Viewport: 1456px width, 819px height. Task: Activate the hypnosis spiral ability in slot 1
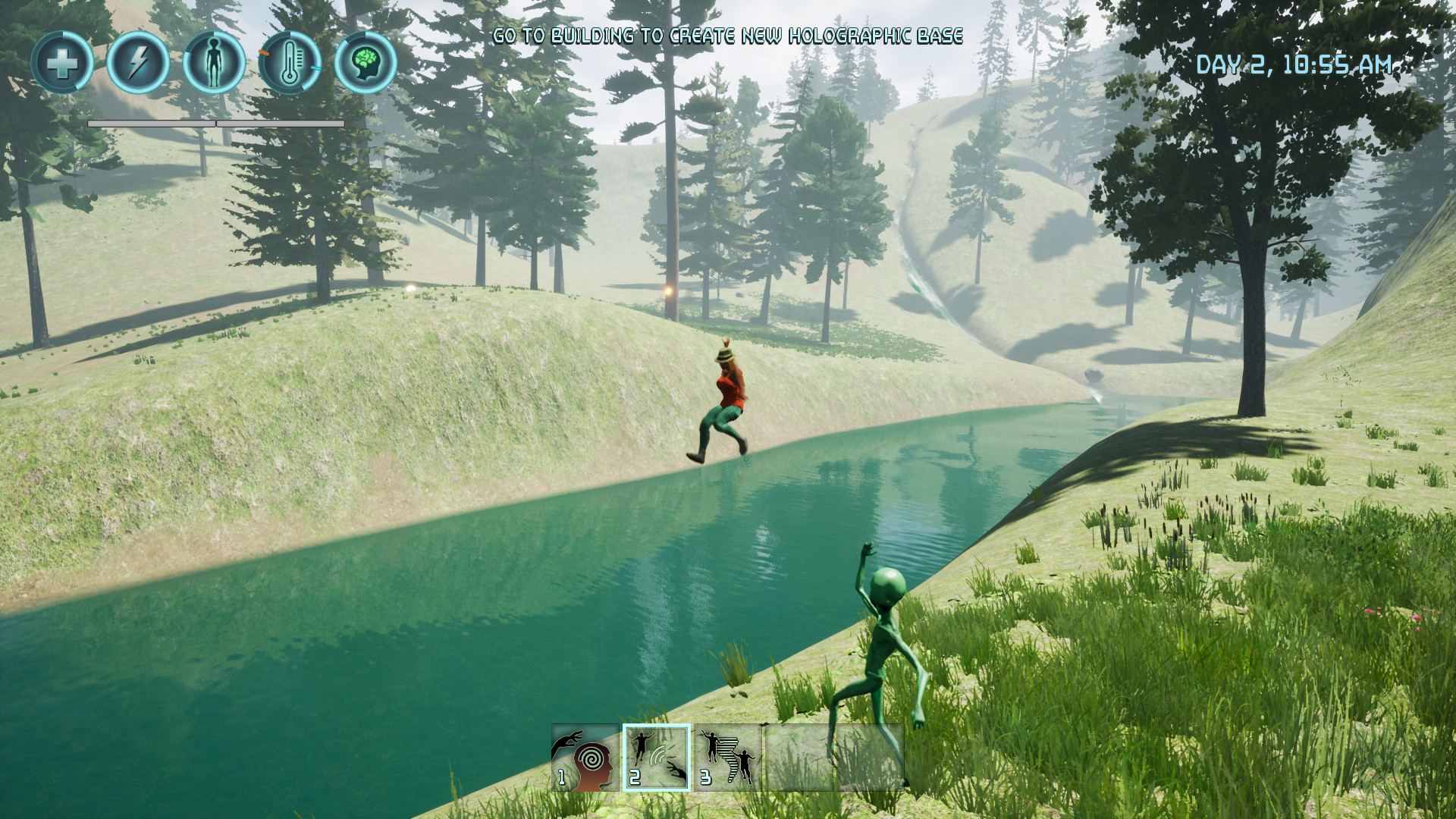click(x=585, y=758)
